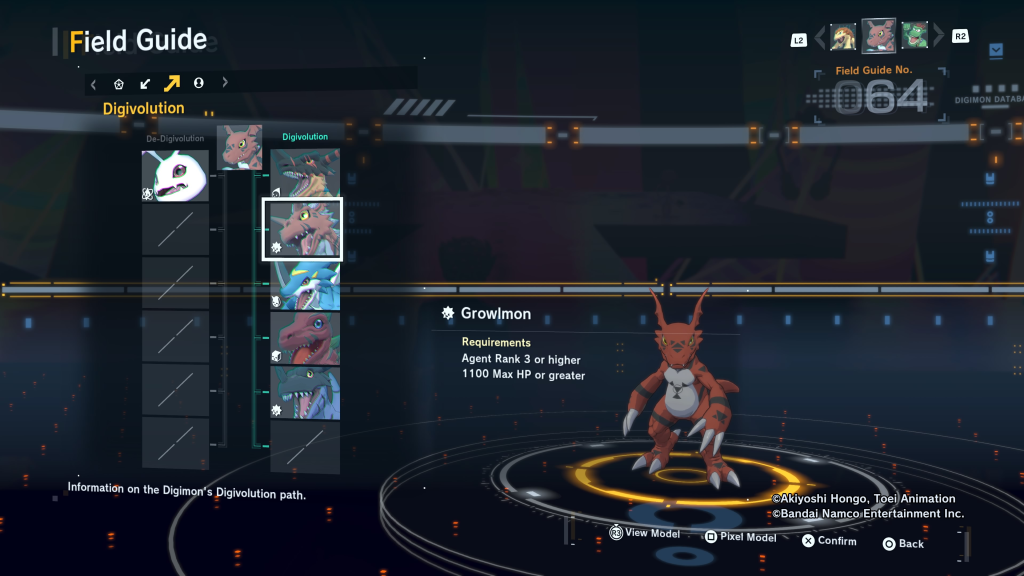
Task: Click the left arrow beside the Field Guide portraits
Action: pyautogui.click(x=820, y=38)
